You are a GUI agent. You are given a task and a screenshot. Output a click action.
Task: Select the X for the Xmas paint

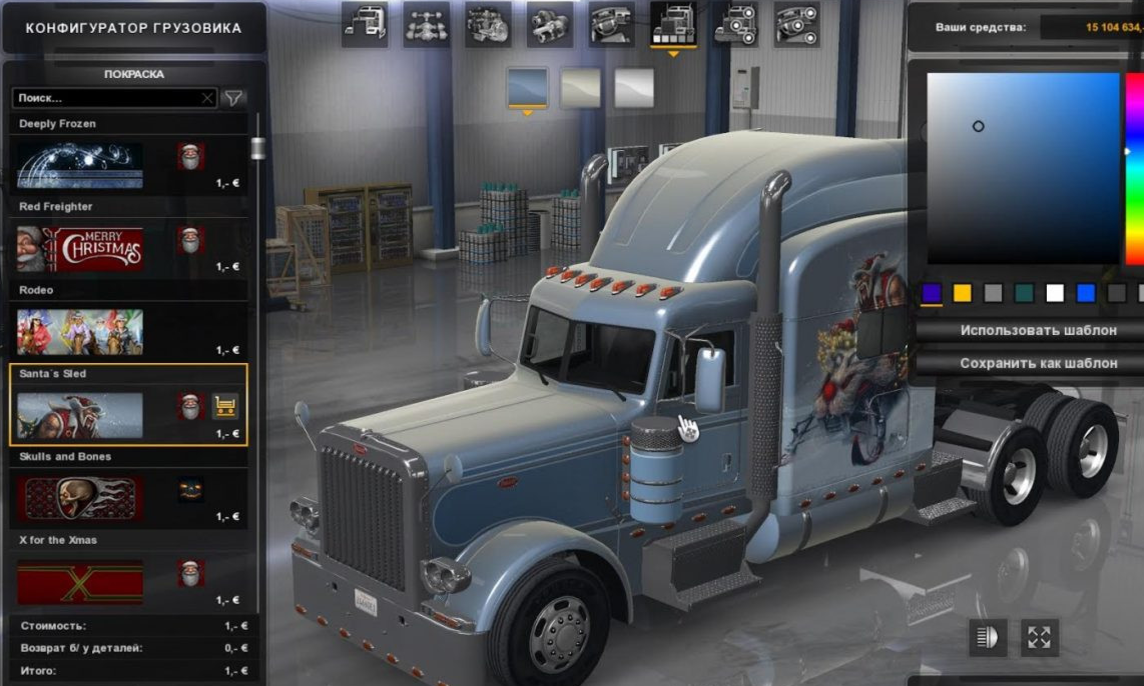[x=80, y=582]
